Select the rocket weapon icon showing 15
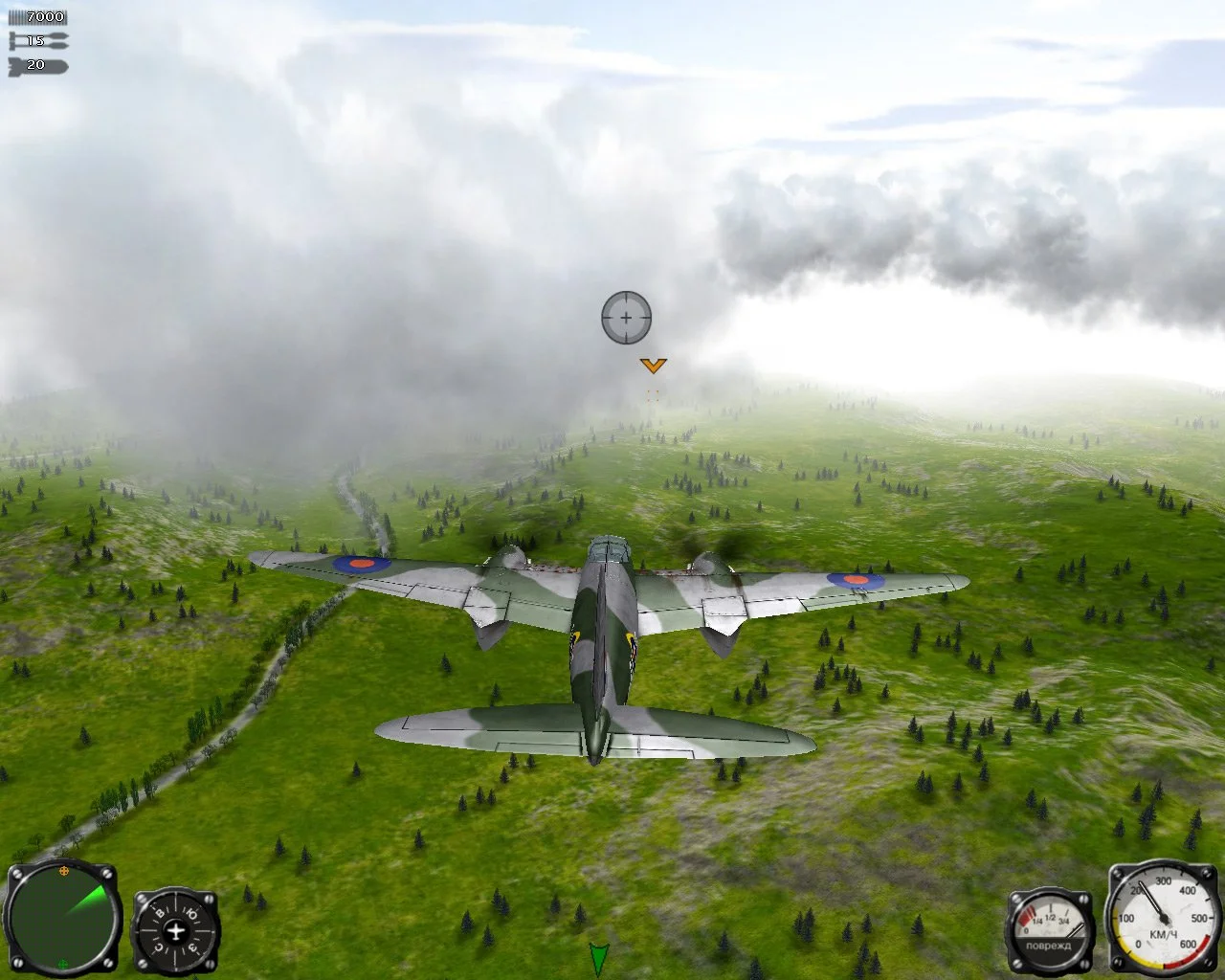This screenshot has height=980, width=1225. coord(38,40)
